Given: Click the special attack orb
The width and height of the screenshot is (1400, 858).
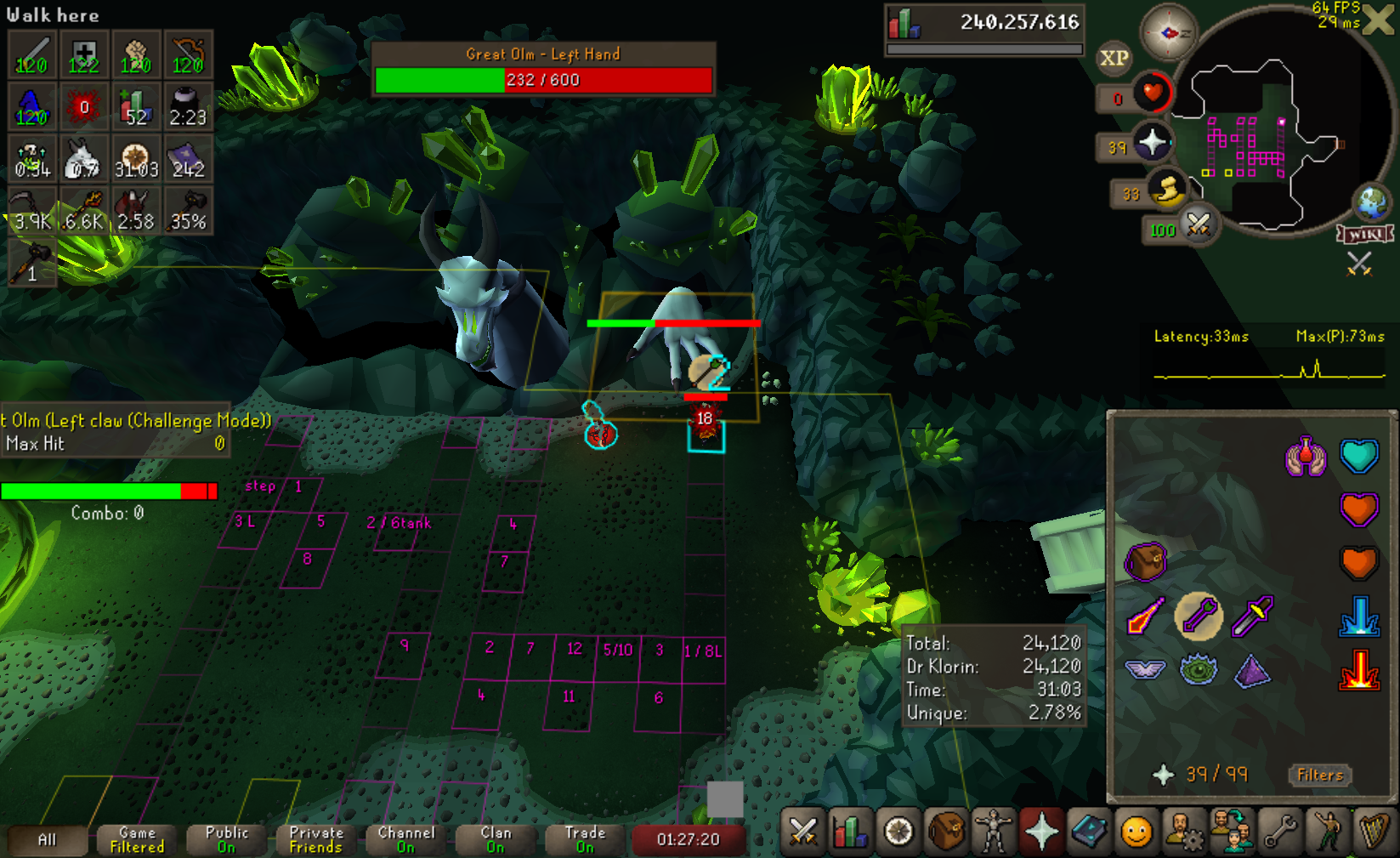Looking at the screenshot, I should [1199, 224].
